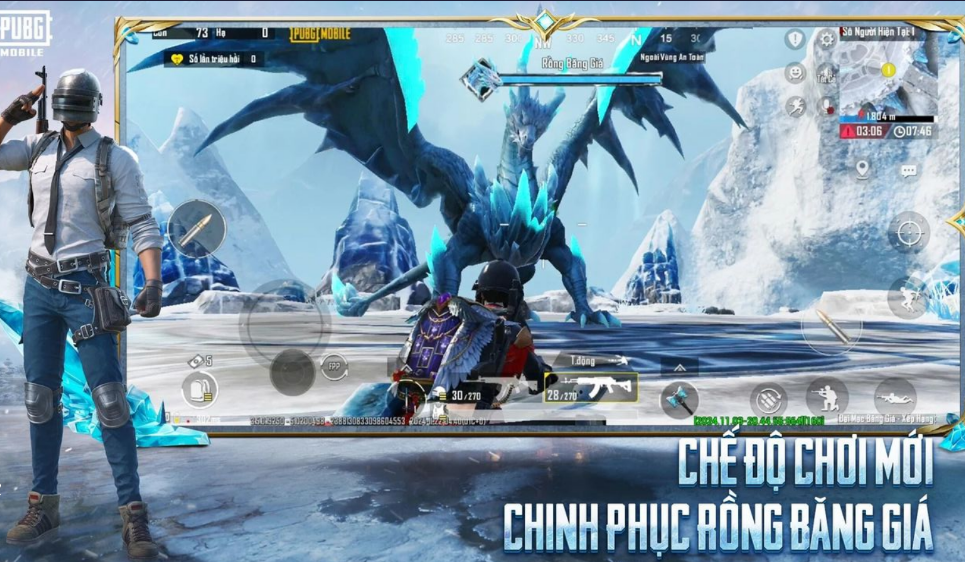Screen dimensions: 965x562
Task: Aim down sights with the crosshair button
Action: point(908,233)
